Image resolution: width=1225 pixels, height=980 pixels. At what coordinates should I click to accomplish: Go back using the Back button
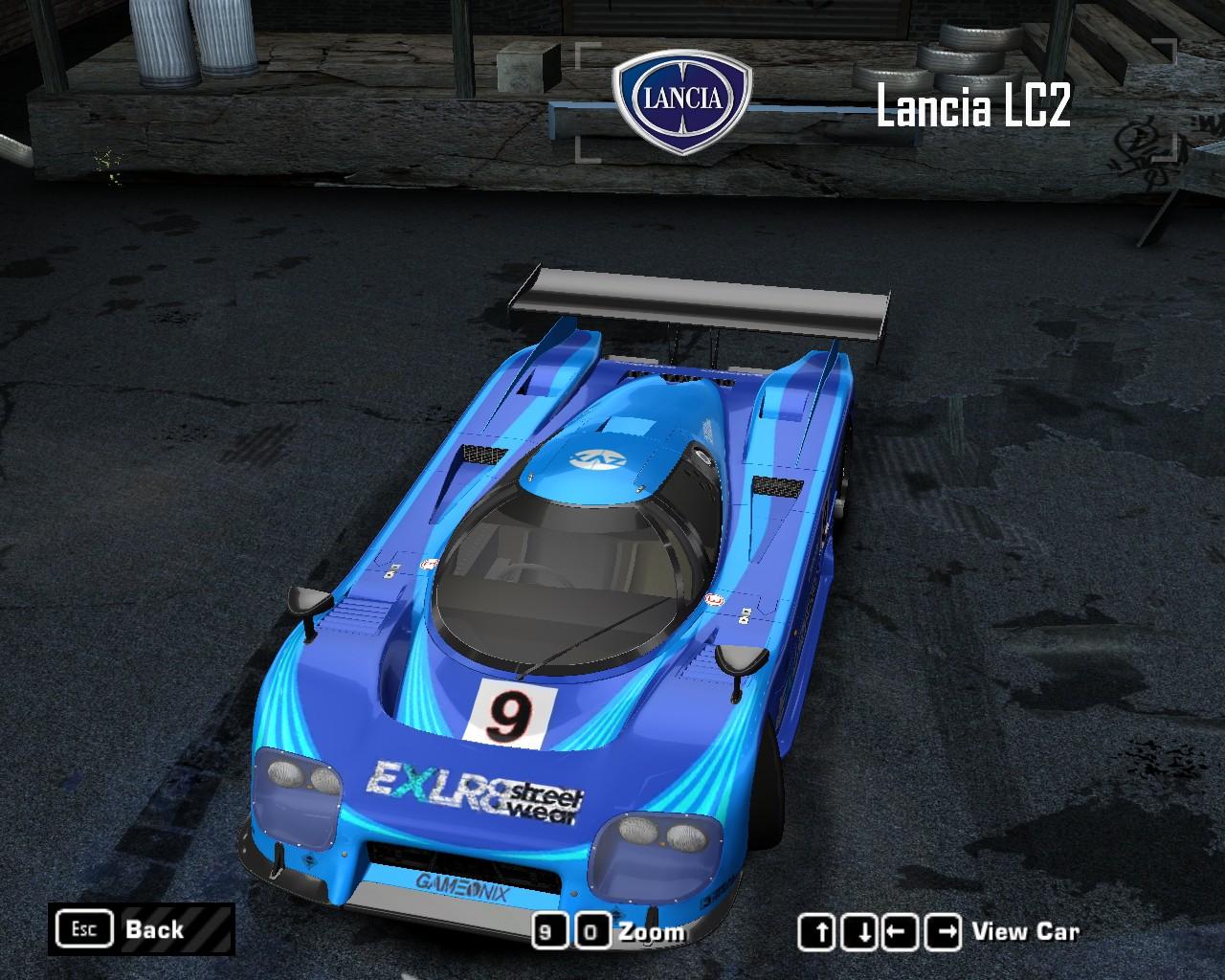pos(141,929)
